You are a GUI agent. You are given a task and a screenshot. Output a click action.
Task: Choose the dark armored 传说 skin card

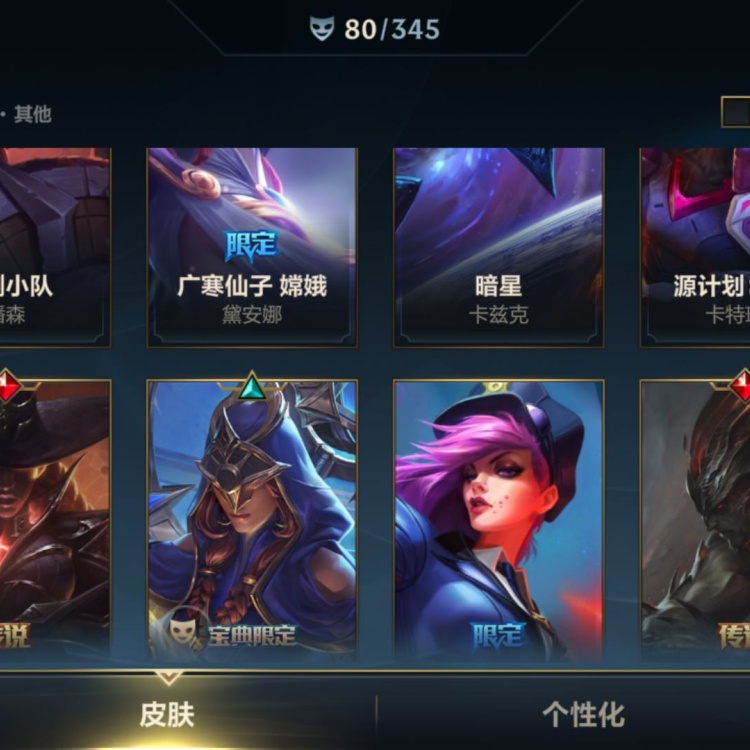[x=696, y=518]
